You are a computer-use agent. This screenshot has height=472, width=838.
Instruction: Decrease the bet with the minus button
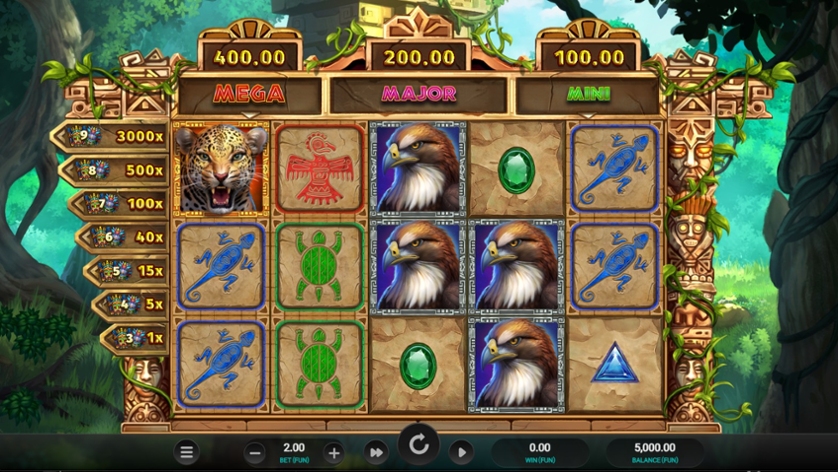[255, 452]
